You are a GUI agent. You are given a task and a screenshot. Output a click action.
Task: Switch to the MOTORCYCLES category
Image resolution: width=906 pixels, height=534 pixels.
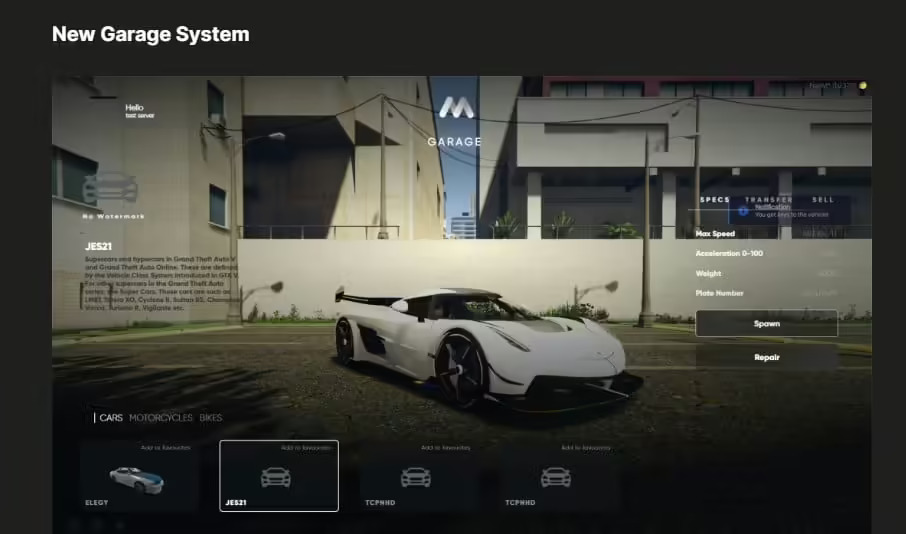pyautogui.click(x=161, y=418)
